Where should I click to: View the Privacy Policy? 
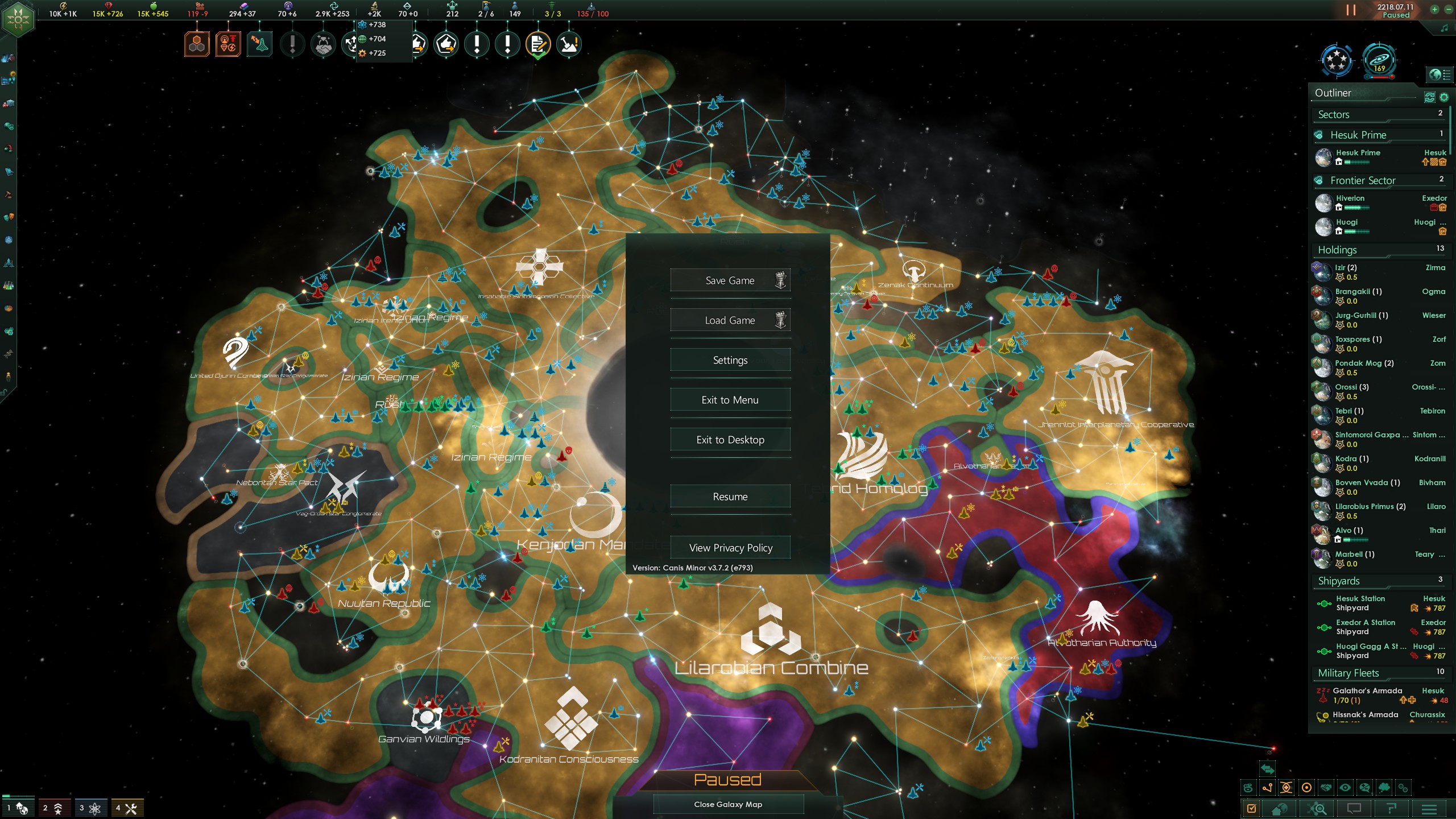pyautogui.click(x=730, y=548)
